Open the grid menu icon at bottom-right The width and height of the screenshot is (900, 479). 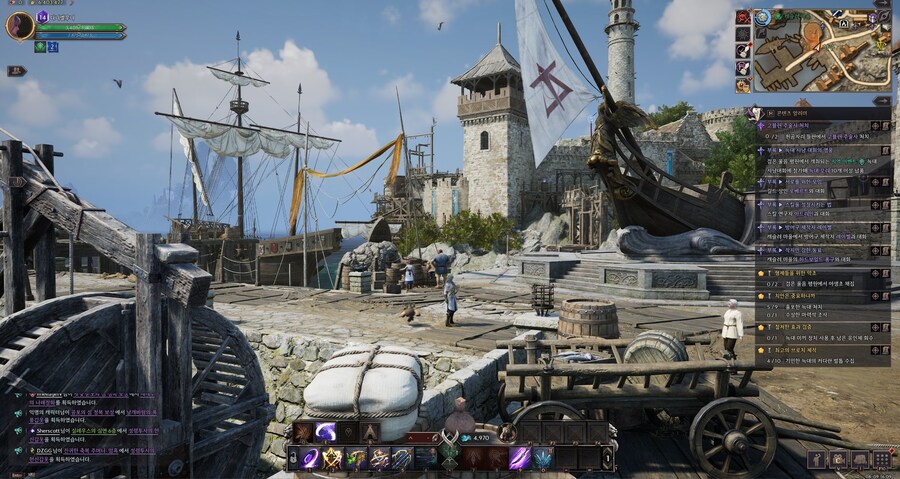881,459
